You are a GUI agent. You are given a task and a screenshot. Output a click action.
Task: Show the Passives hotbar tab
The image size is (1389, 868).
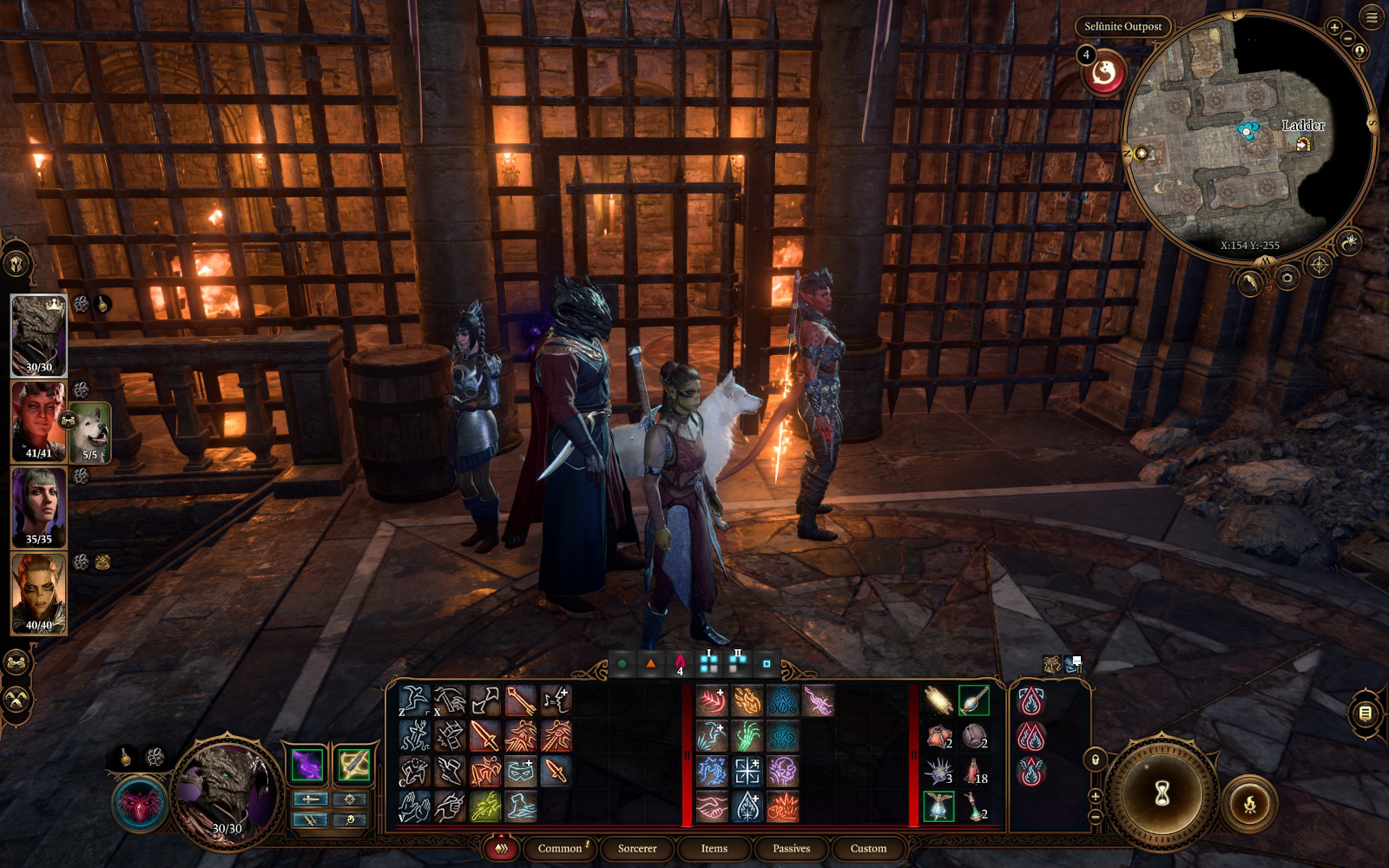tap(791, 848)
